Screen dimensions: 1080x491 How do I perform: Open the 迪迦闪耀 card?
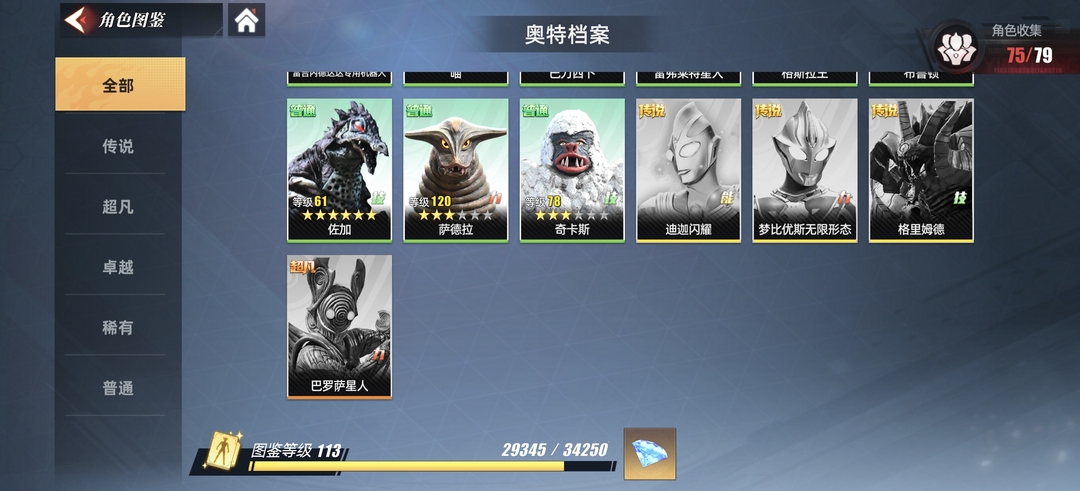(x=689, y=169)
